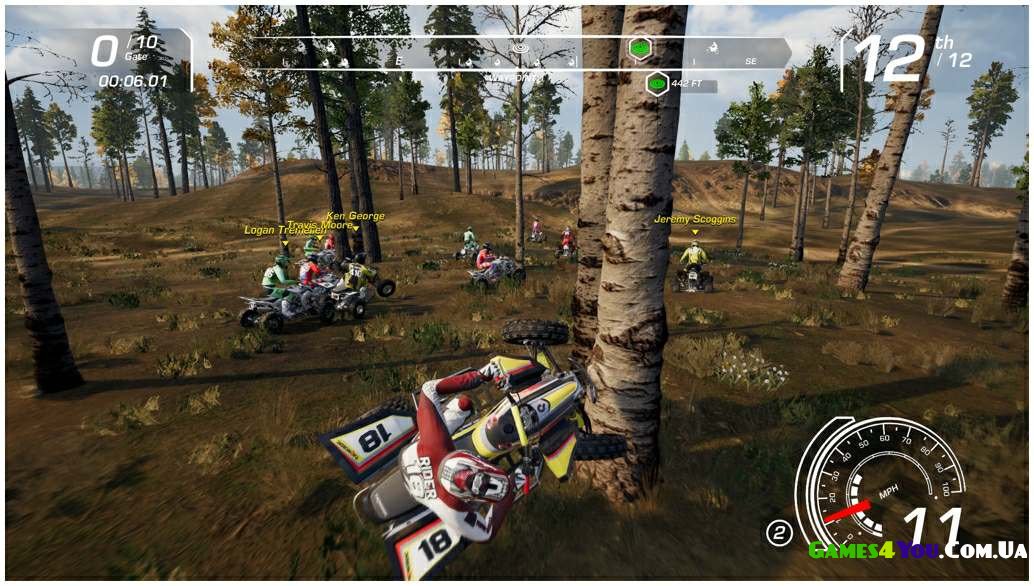
Task: Click the green gate marker on the compass
Action: tap(639, 48)
